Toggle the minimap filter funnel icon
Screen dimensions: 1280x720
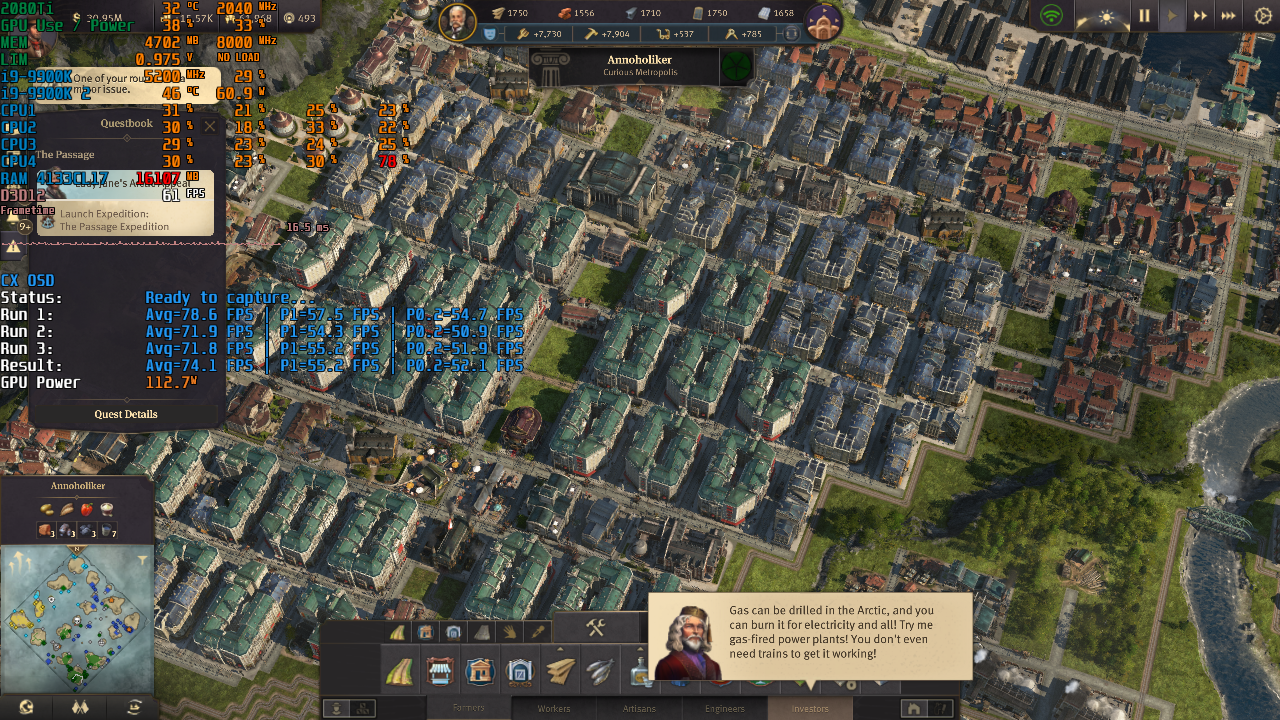tap(143, 558)
